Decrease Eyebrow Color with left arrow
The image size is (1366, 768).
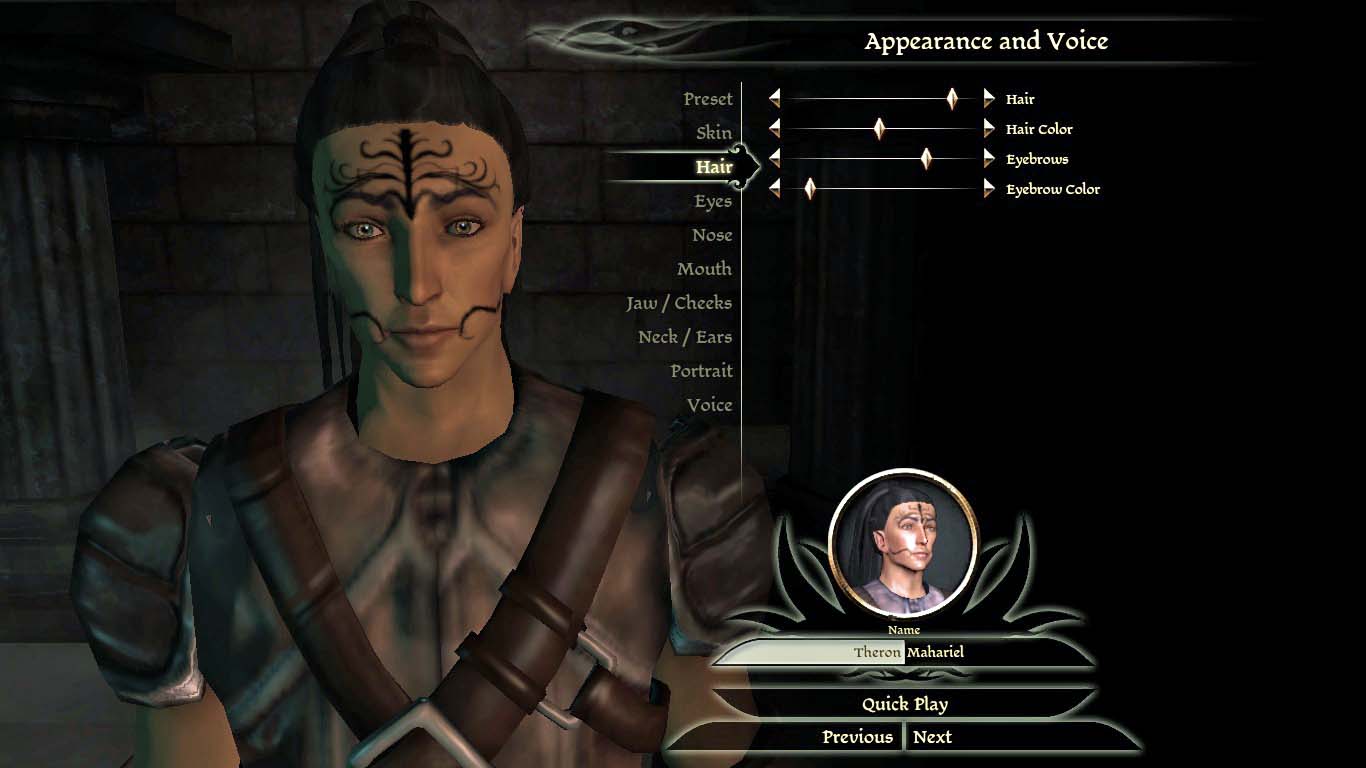tap(774, 188)
